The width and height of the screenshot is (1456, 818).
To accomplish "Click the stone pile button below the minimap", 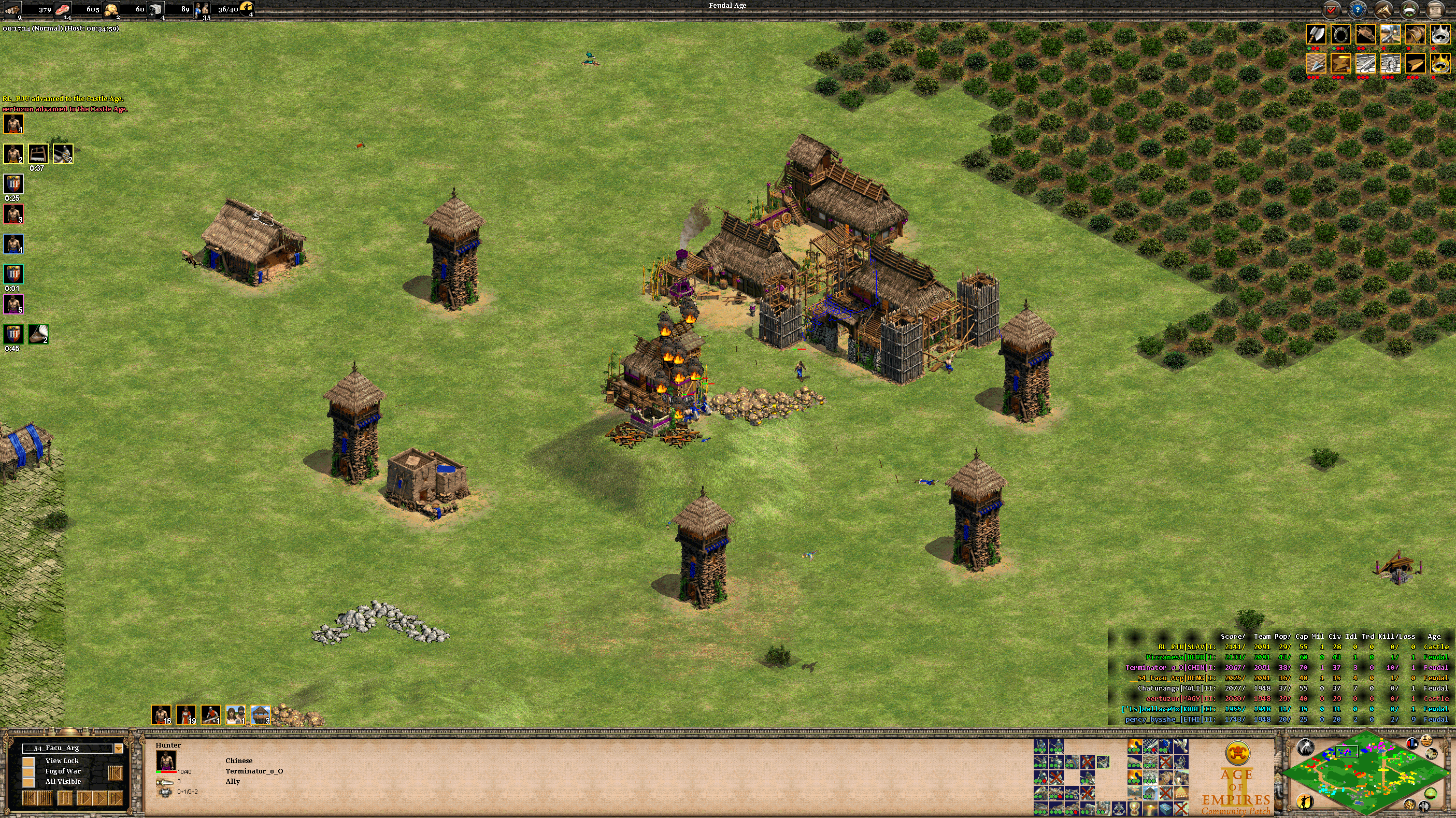I will (x=1410, y=805).
